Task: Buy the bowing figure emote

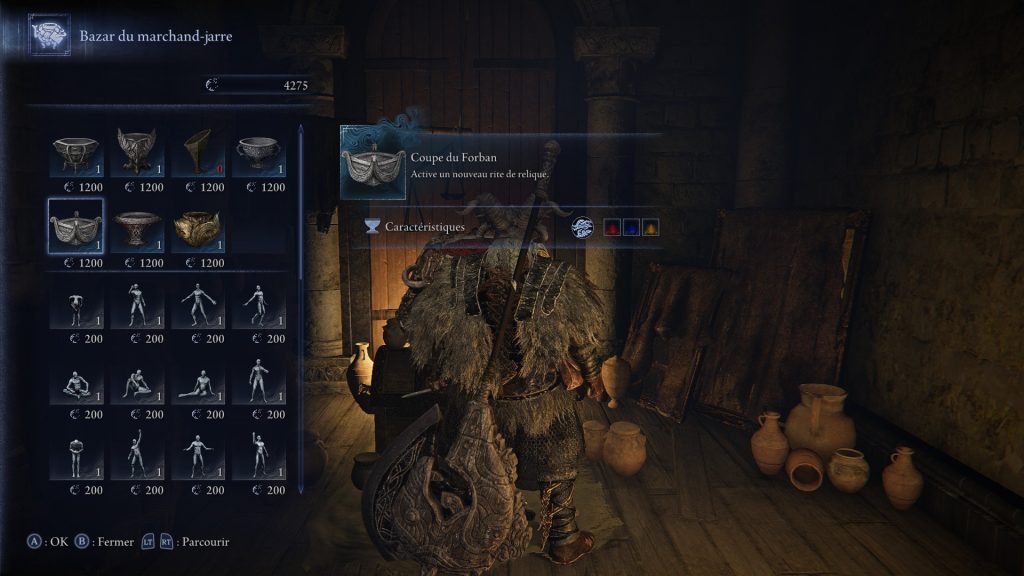Action: 76,306
